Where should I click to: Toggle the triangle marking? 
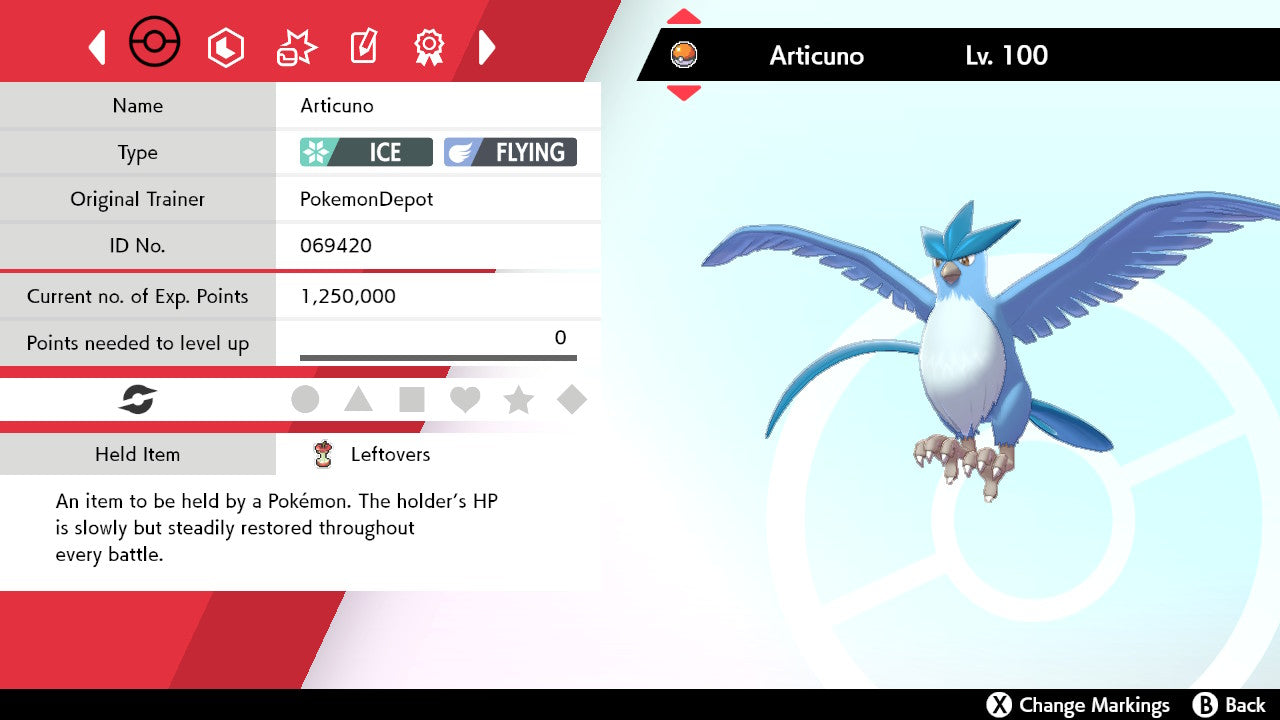click(x=358, y=400)
